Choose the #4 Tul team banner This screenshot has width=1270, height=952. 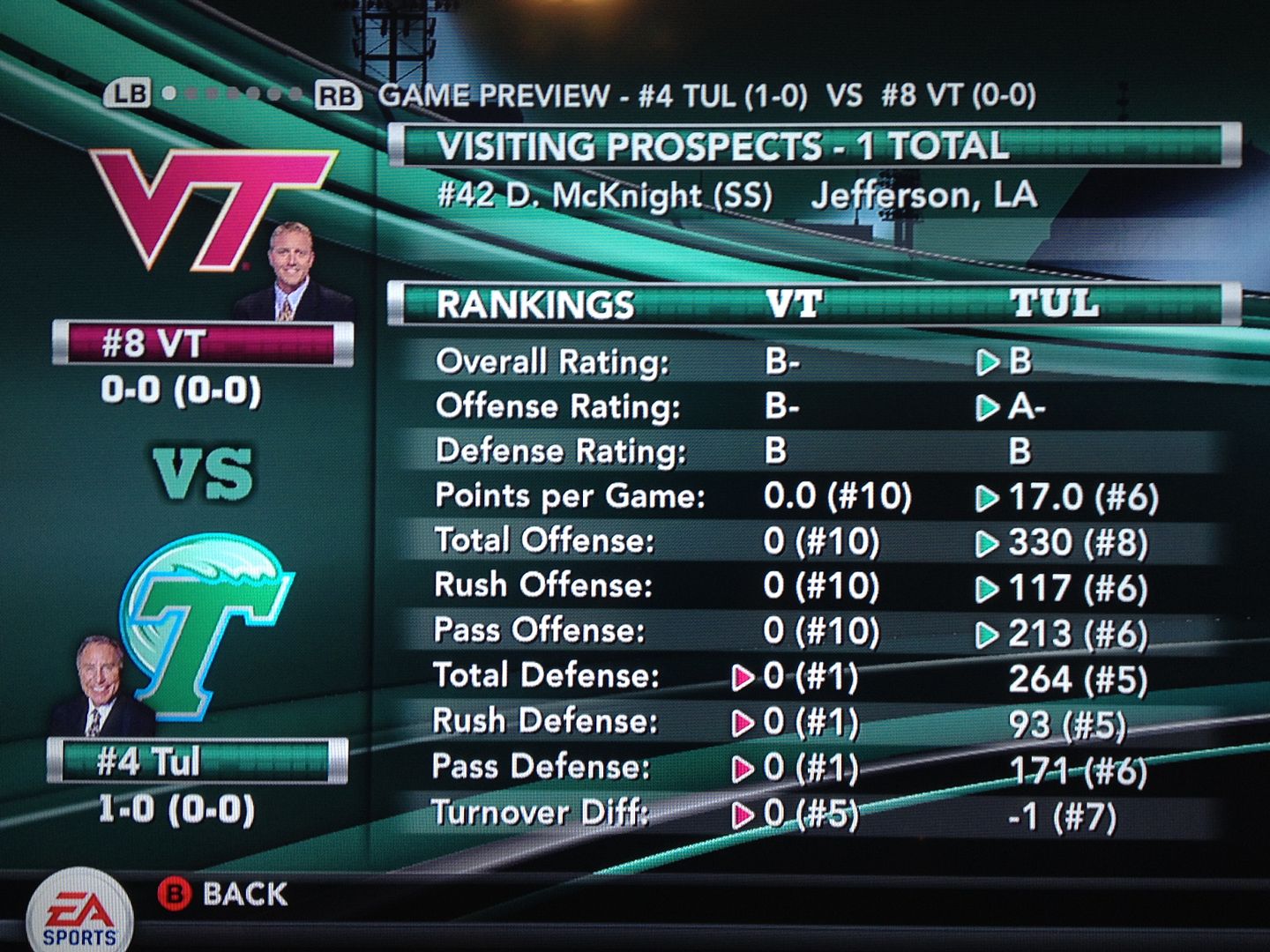point(198,761)
